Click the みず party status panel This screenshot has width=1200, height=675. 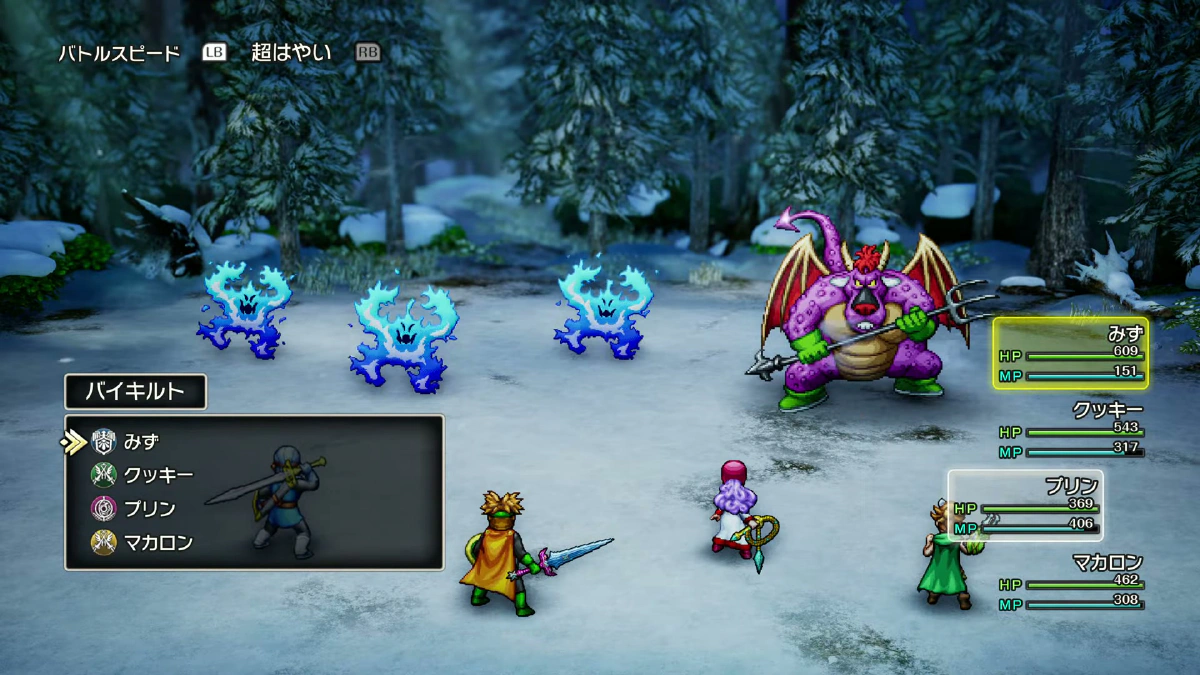1071,354
